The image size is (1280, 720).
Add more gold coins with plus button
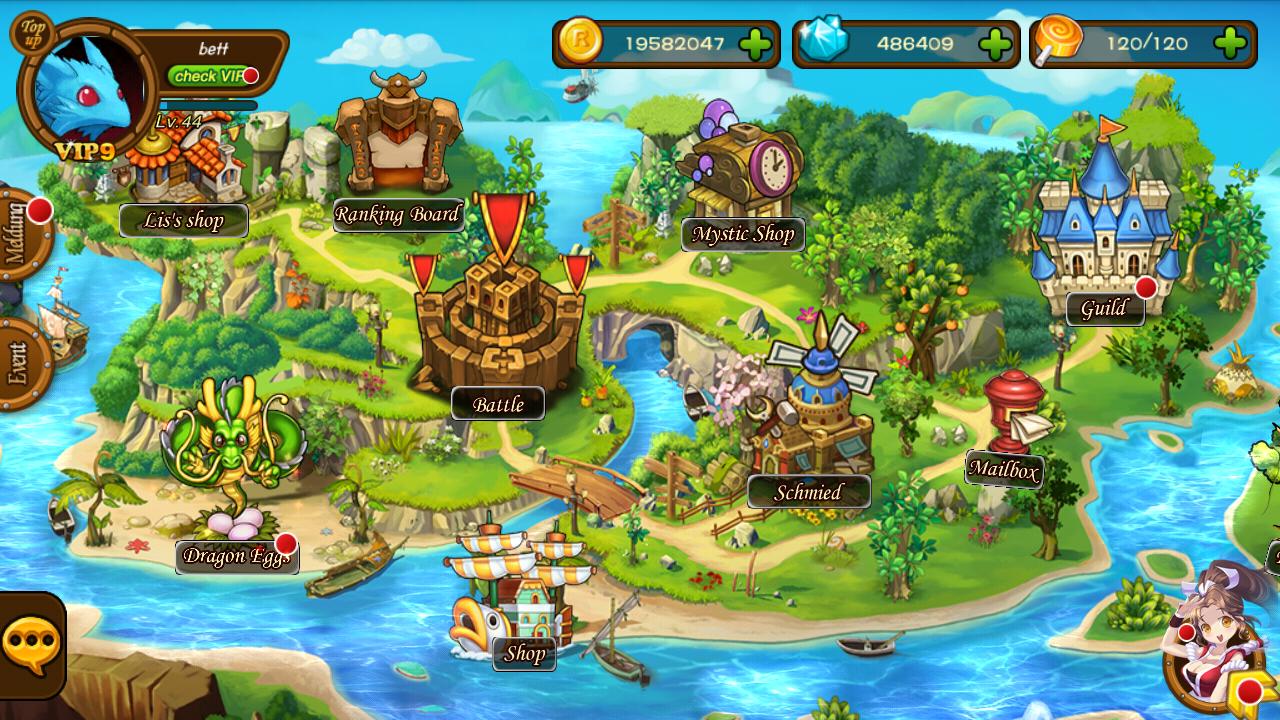click(x=755, y=44)
